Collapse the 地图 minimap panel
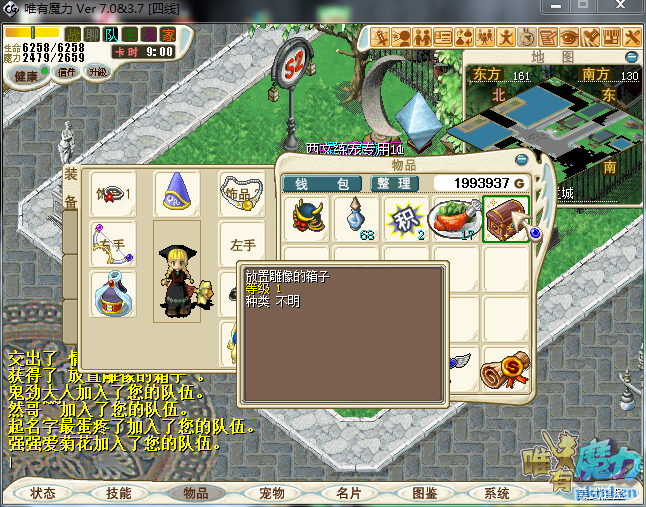The image size is (646, 507). [631, 57]
